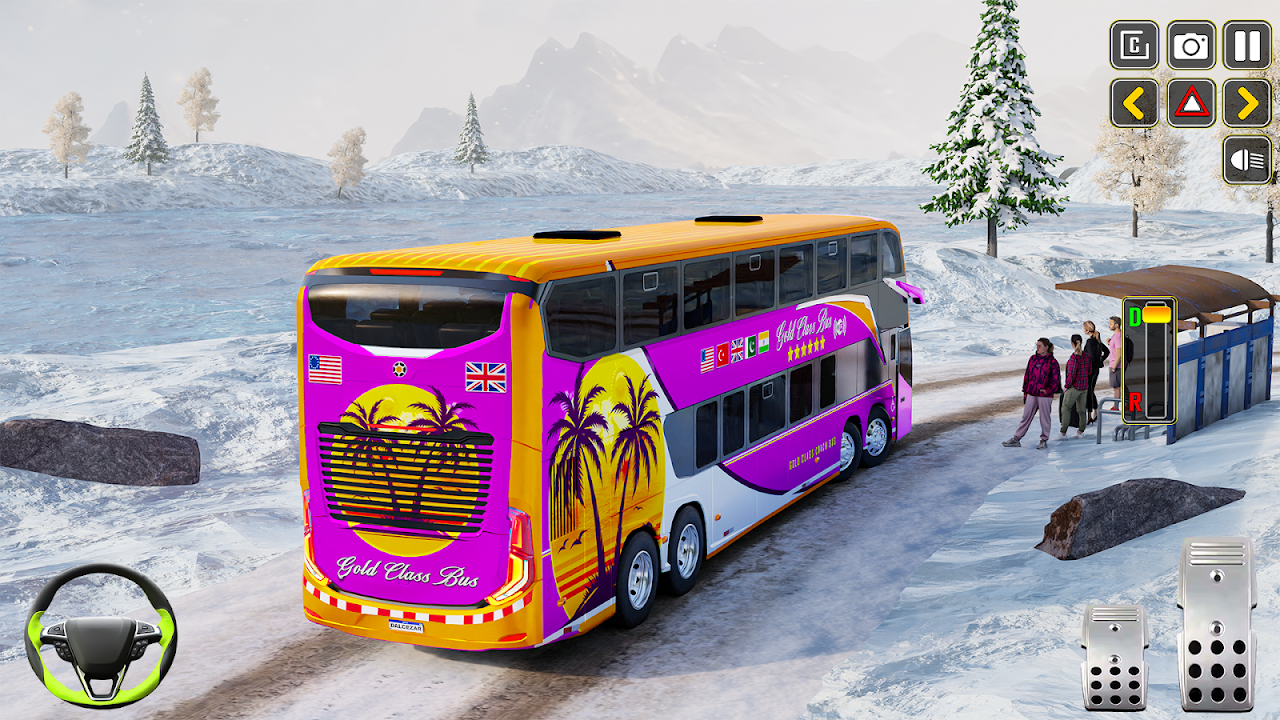Toggle the bus headlights icon
This screenshot has height=720, width=1280.
(1247, 160)
